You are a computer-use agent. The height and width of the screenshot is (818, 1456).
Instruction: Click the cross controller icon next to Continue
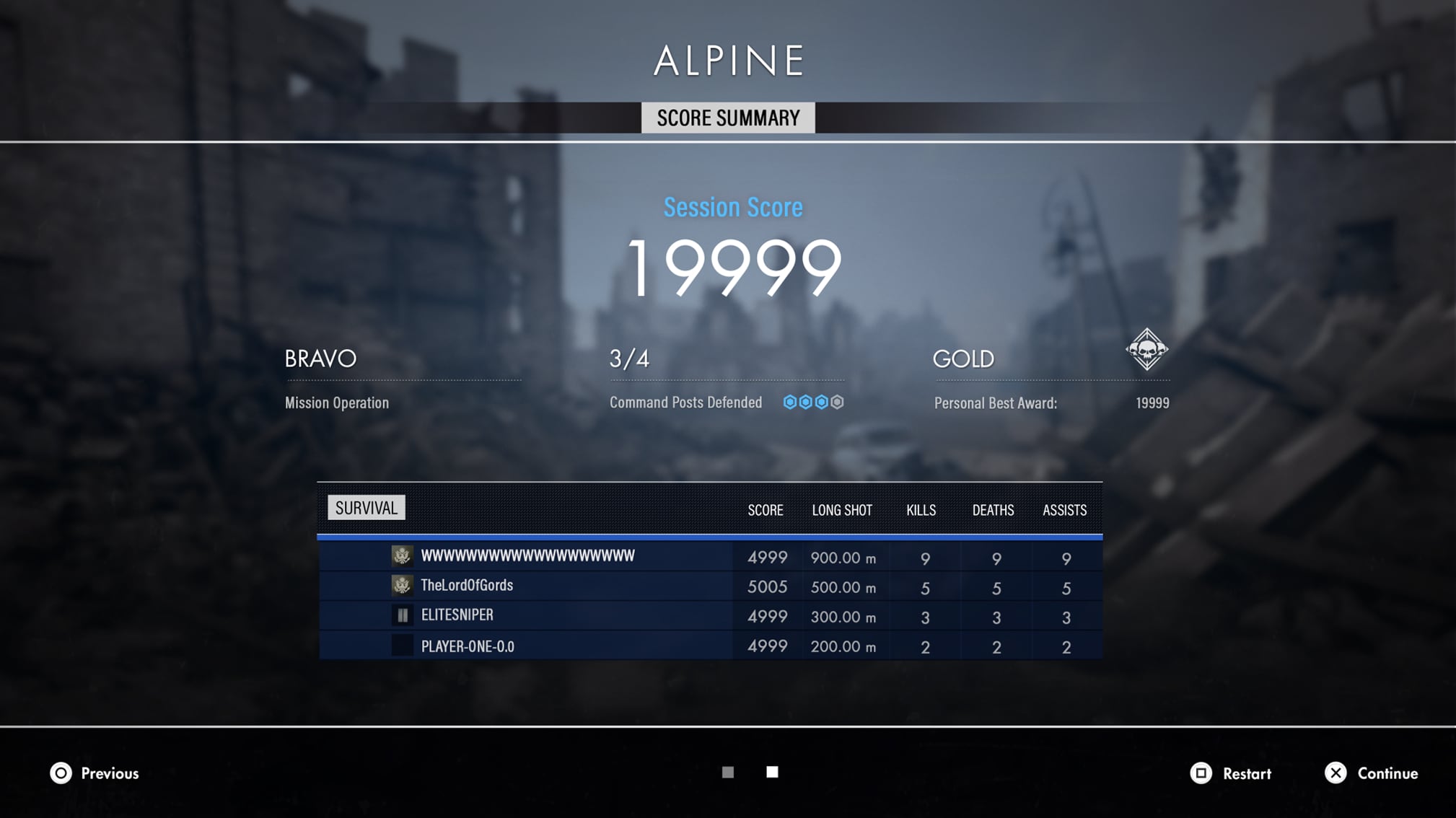click(1336, 773)
